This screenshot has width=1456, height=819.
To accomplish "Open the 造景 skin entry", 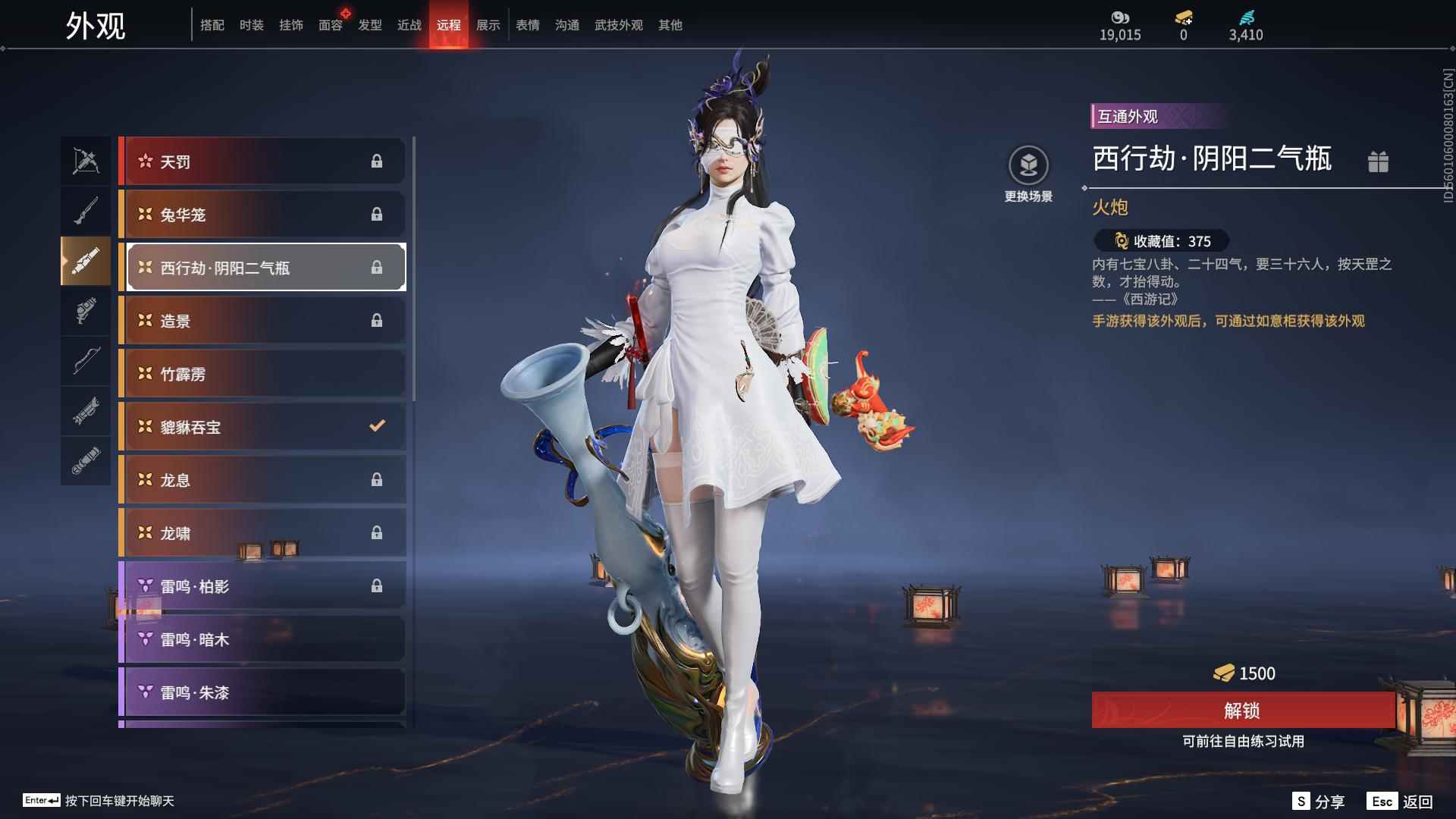I will point(262,320).
